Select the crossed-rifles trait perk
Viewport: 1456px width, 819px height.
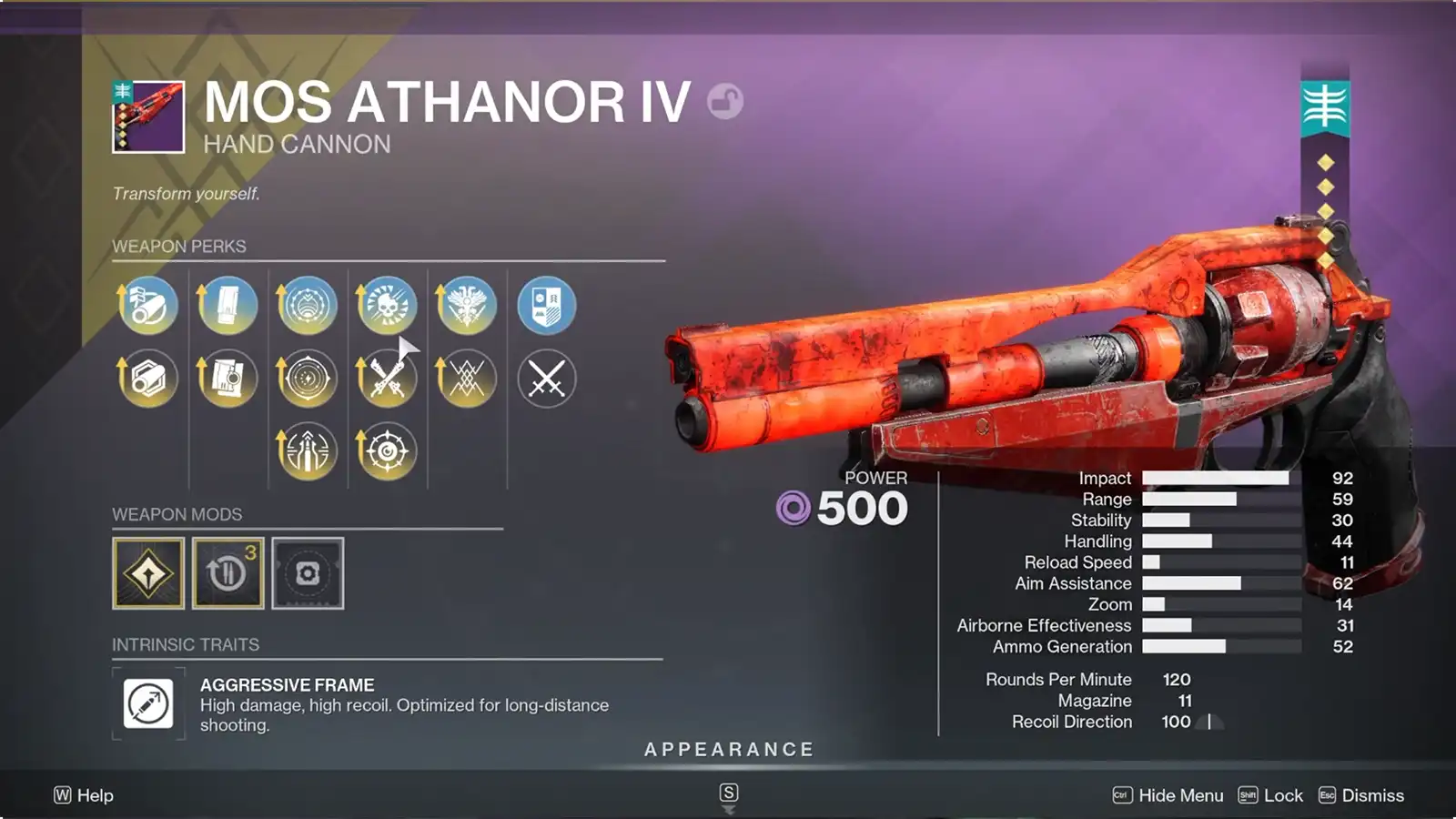coord(386,379)
